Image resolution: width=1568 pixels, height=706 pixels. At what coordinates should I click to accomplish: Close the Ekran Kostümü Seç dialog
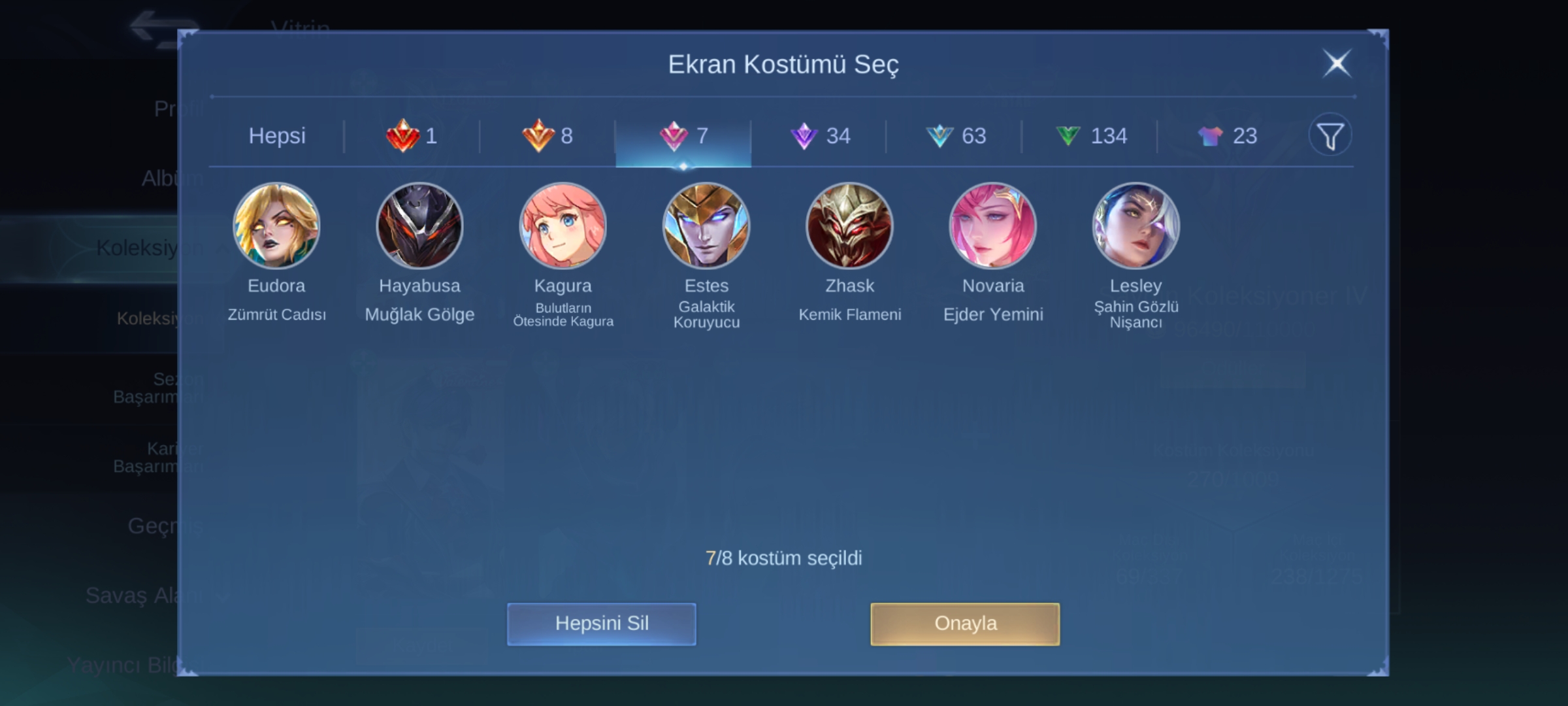coord(1336,63)
